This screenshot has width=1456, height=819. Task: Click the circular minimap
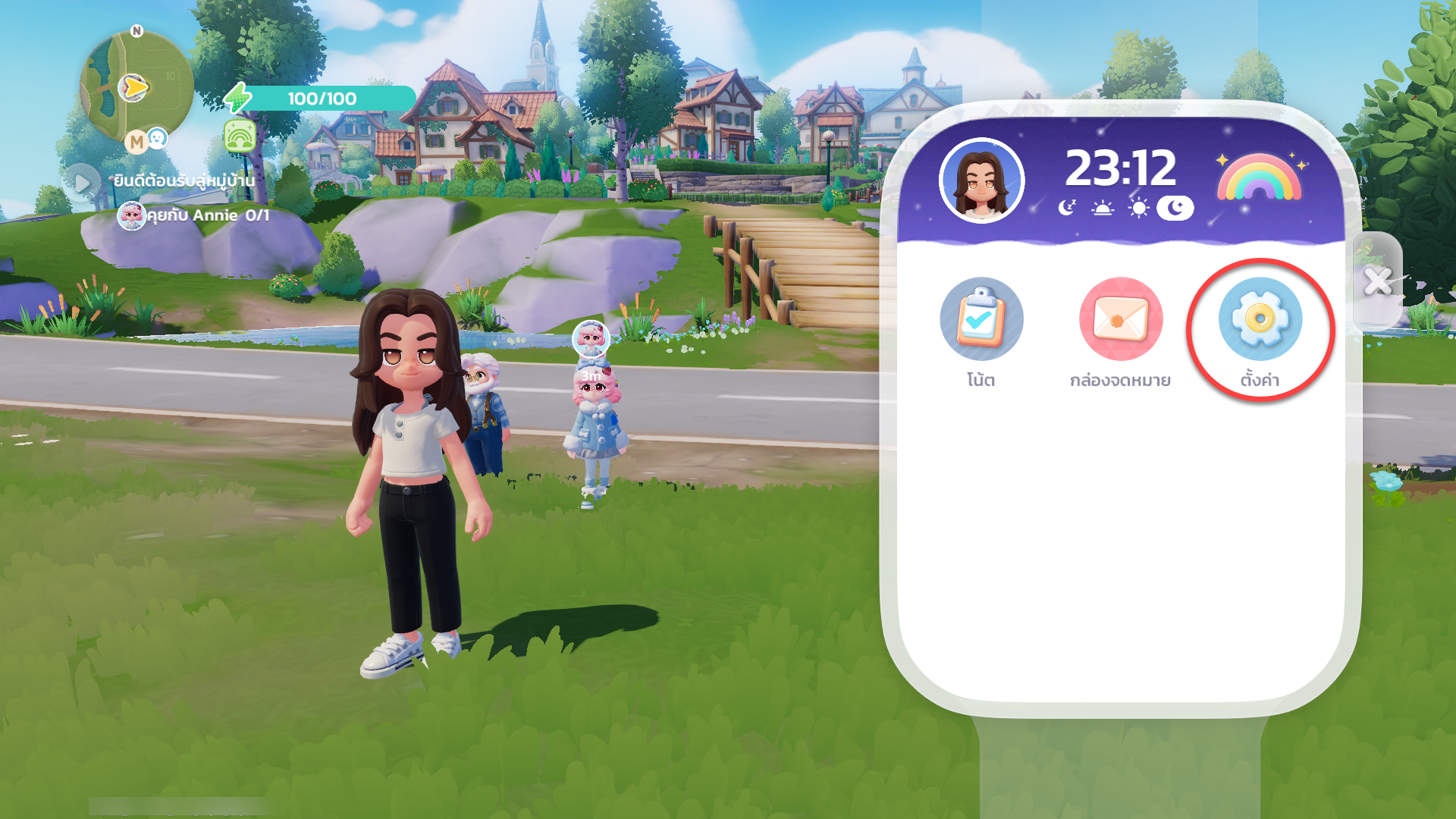(135, 86)
